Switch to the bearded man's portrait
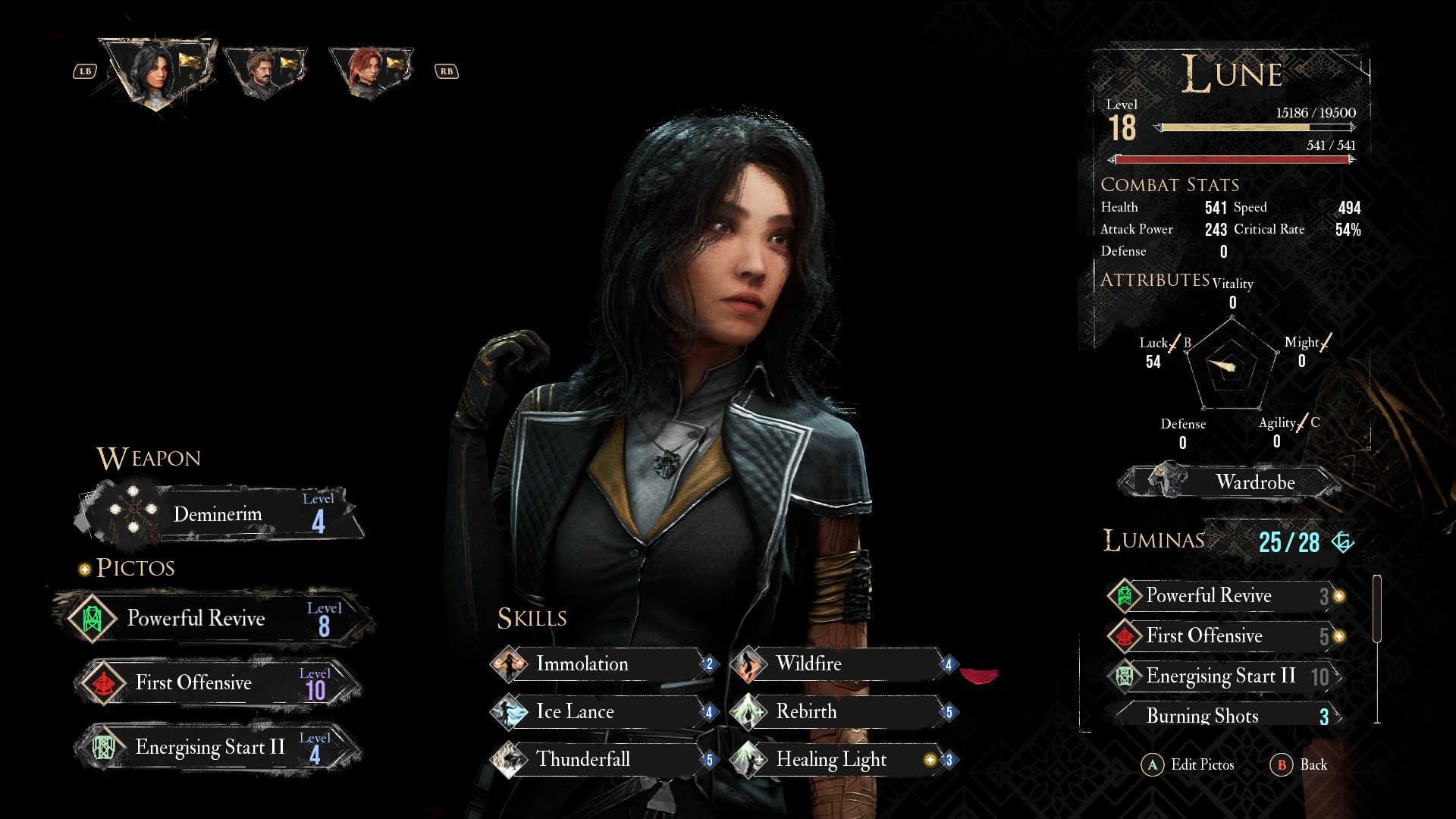 [x=264, y=72]
